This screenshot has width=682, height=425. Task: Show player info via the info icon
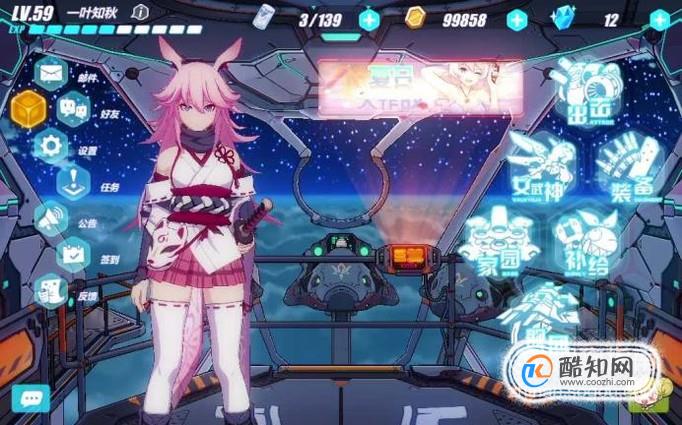(x=140, y=12)
